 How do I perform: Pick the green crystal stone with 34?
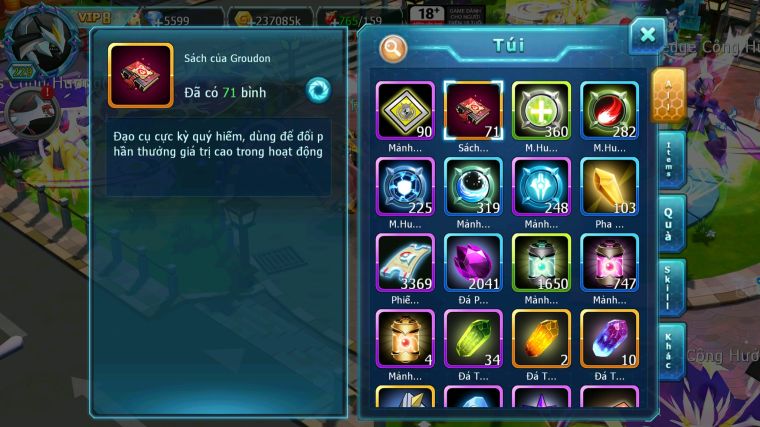(x=473, y=338)
